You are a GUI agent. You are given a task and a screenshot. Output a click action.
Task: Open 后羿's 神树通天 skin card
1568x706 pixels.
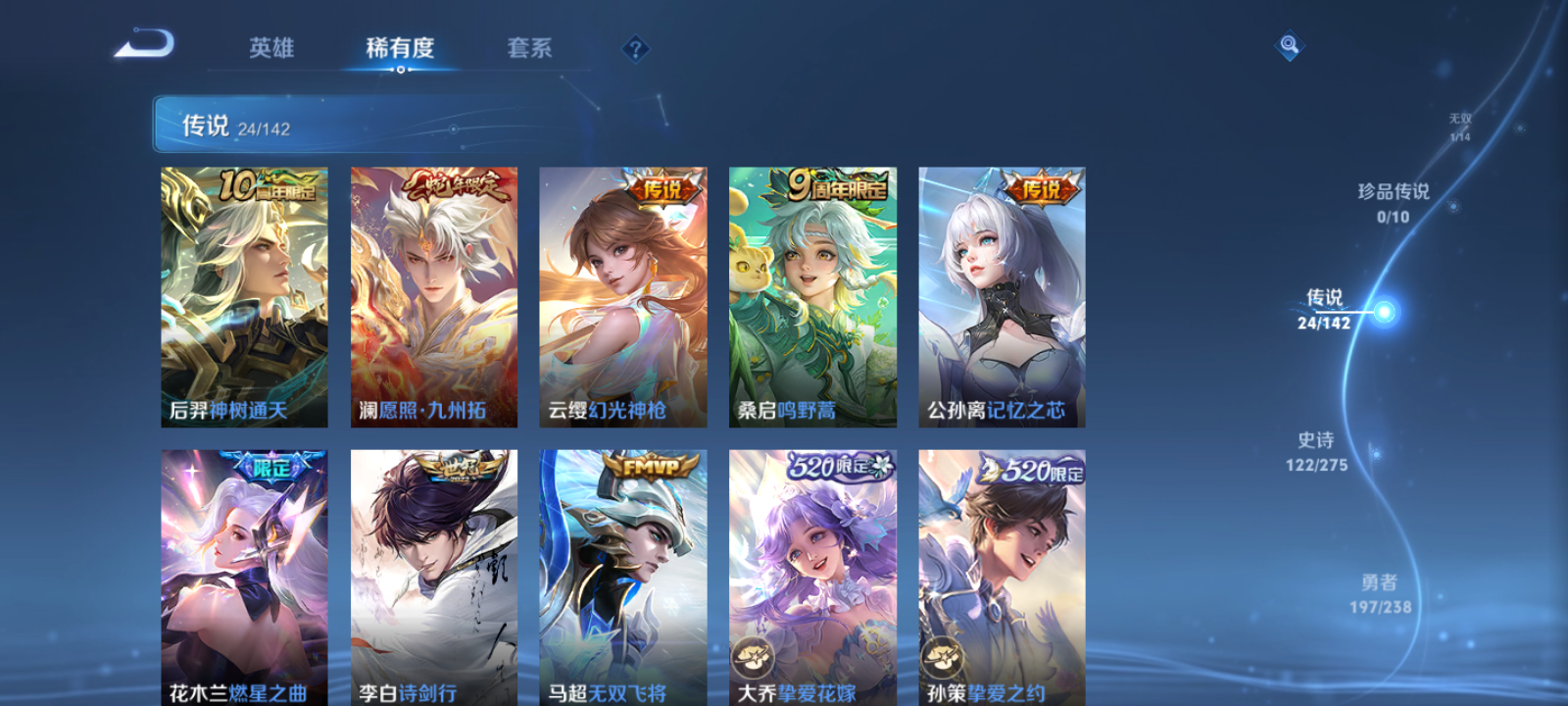pyautogui.click(x=243, y=296)
